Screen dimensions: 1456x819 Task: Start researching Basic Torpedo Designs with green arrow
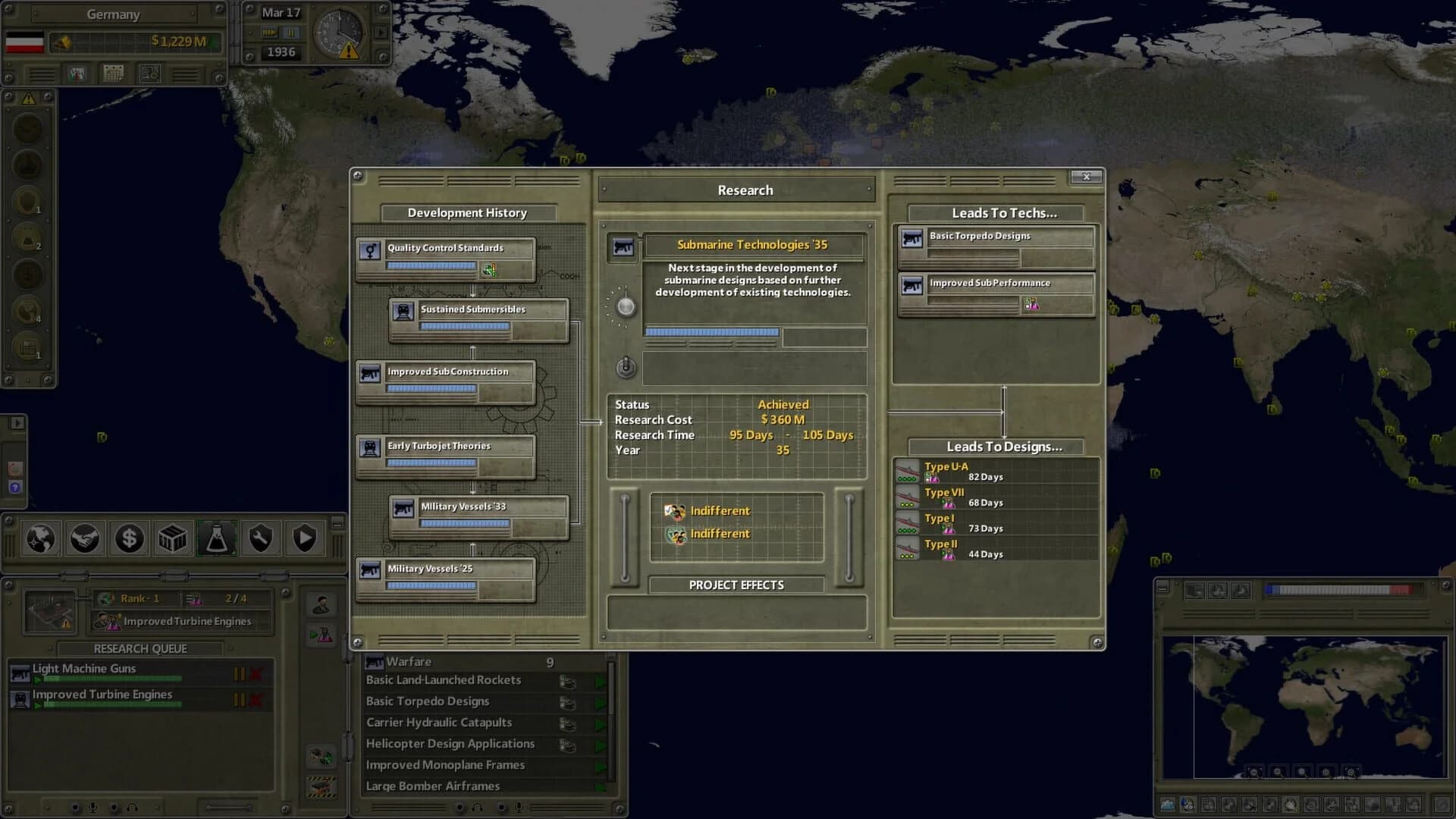599,701
